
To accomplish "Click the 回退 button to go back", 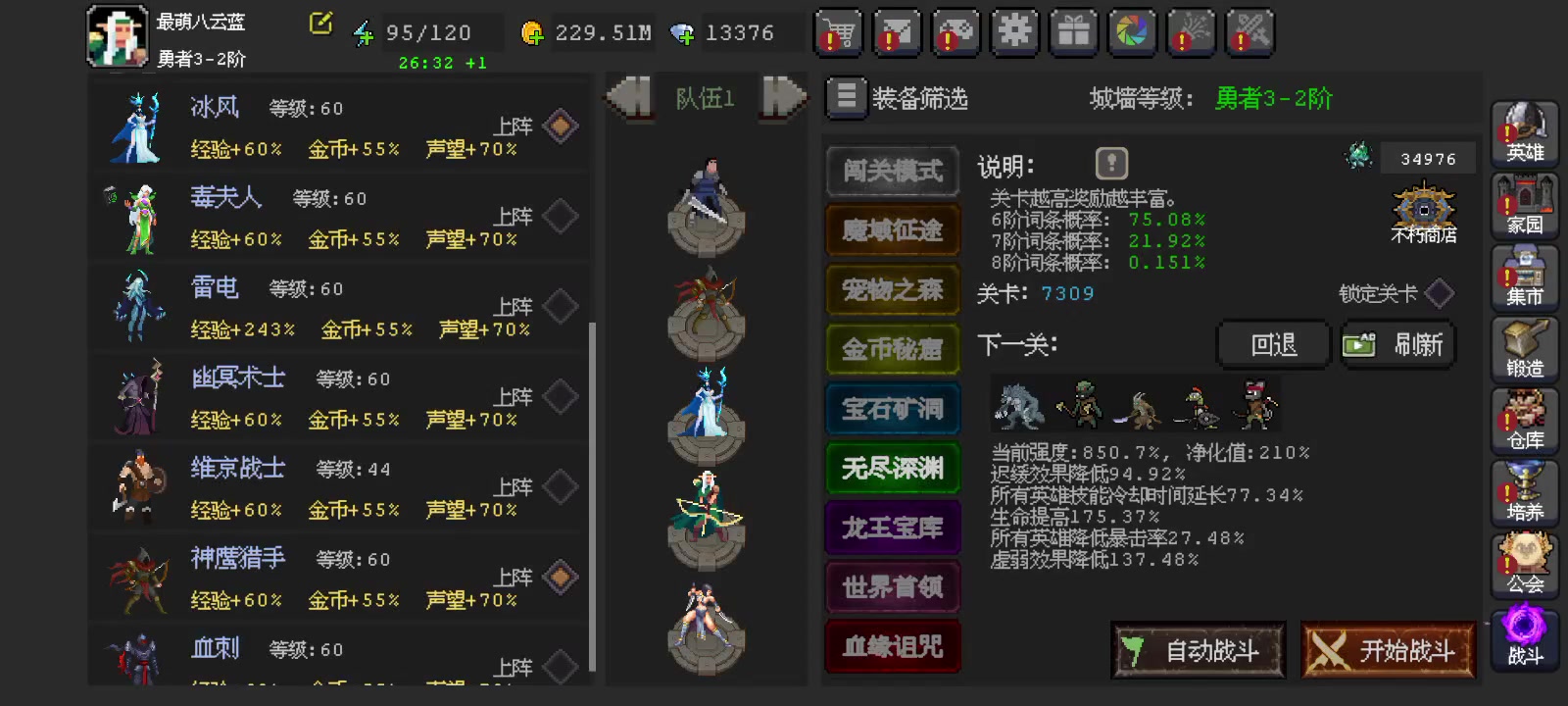I will click(x=1272, y=344).
